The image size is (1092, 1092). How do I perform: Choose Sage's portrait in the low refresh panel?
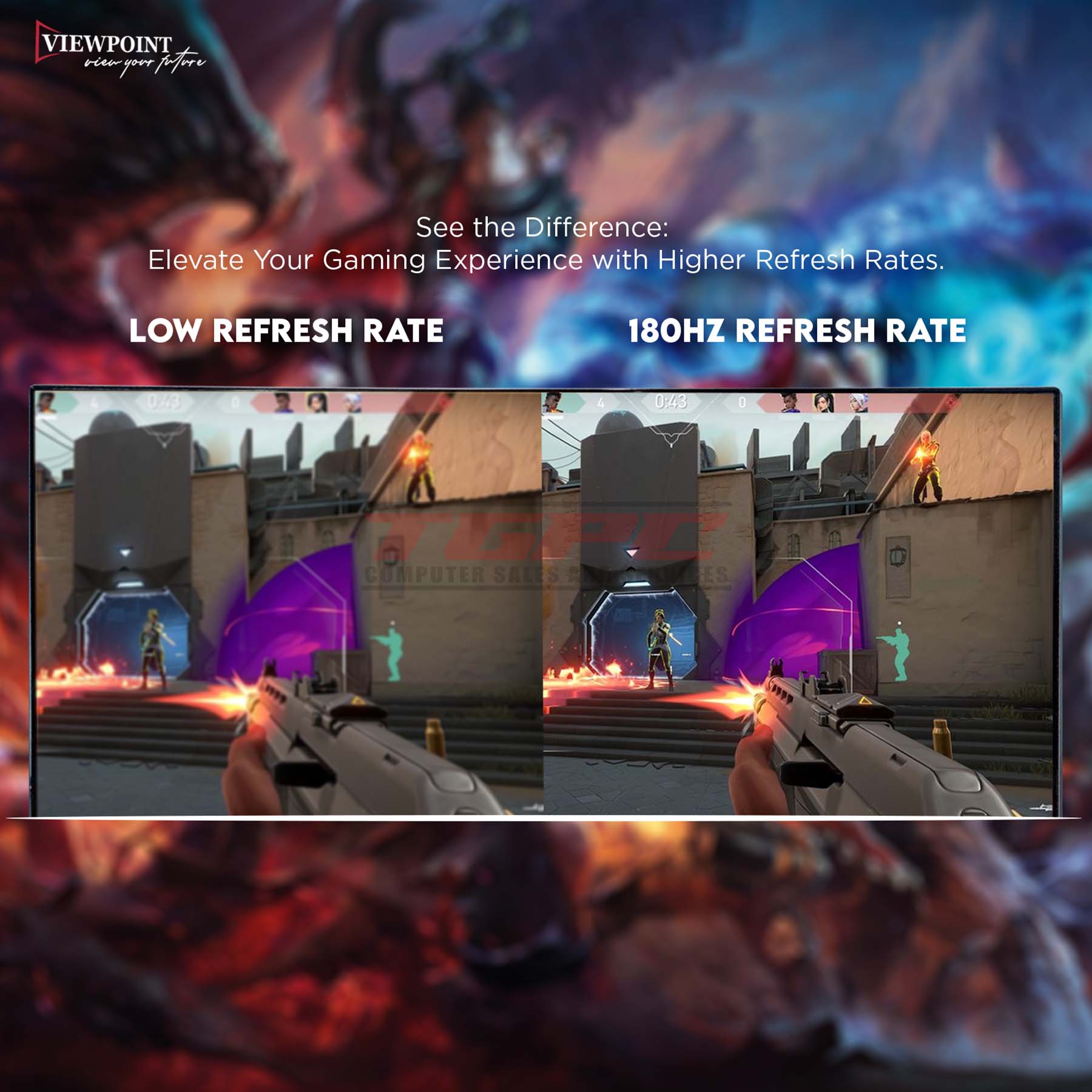[317, 402]
